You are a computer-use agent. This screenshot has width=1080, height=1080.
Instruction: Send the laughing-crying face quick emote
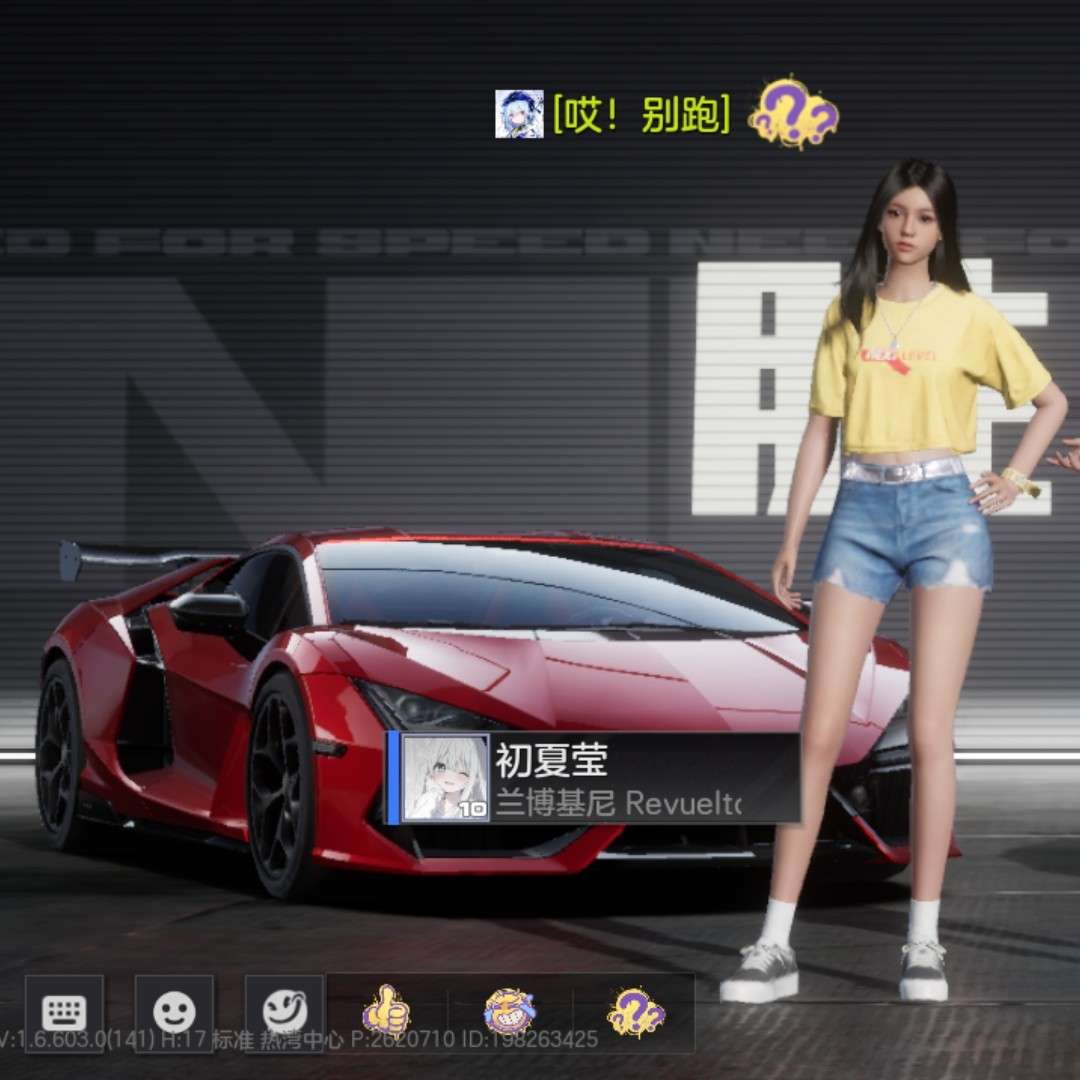point(510,1011)
